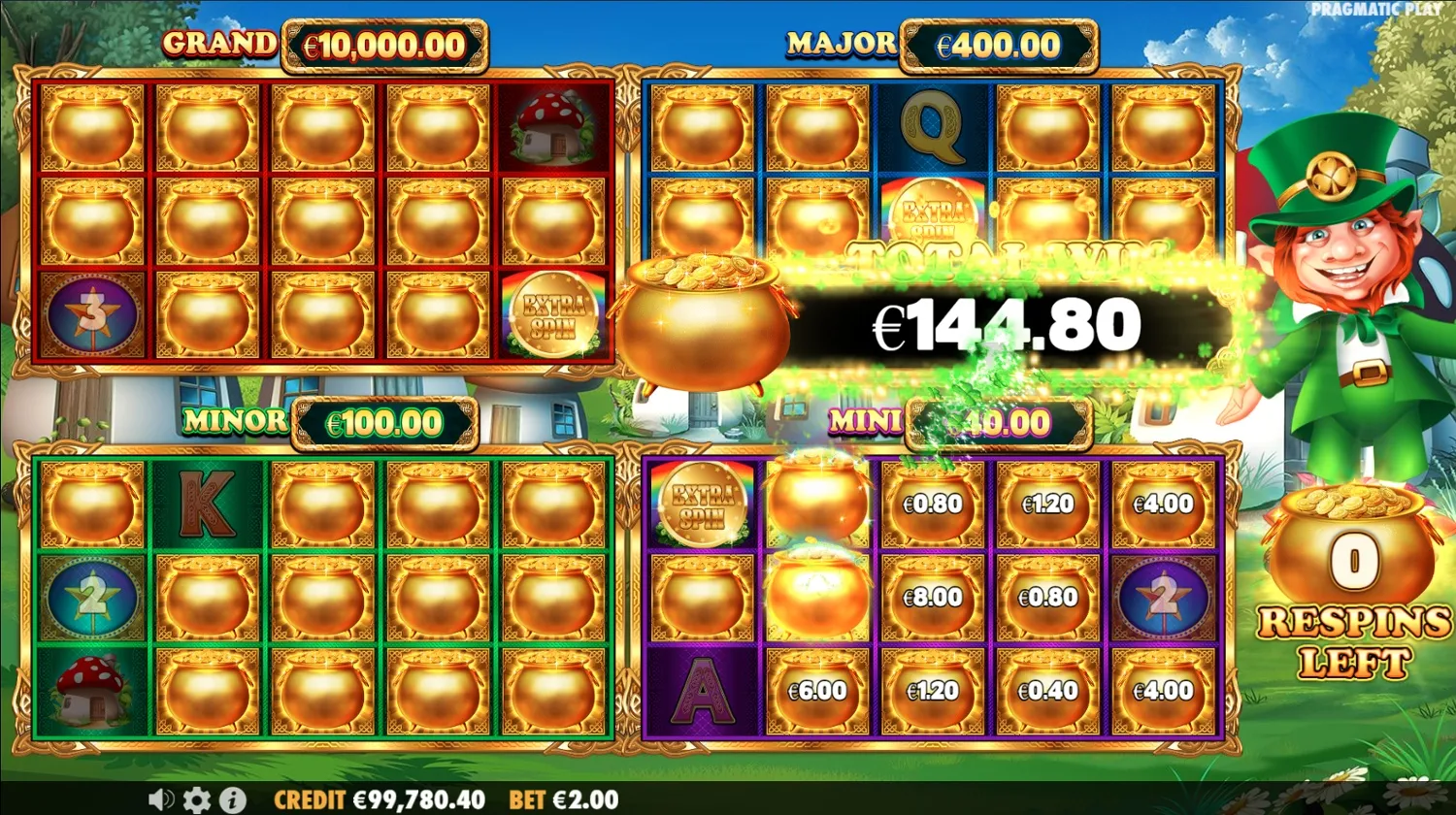Select the Extra Spin coin on the Mini reel
The width and height of the screenshot is (1456, 815).
click(701, 504)
